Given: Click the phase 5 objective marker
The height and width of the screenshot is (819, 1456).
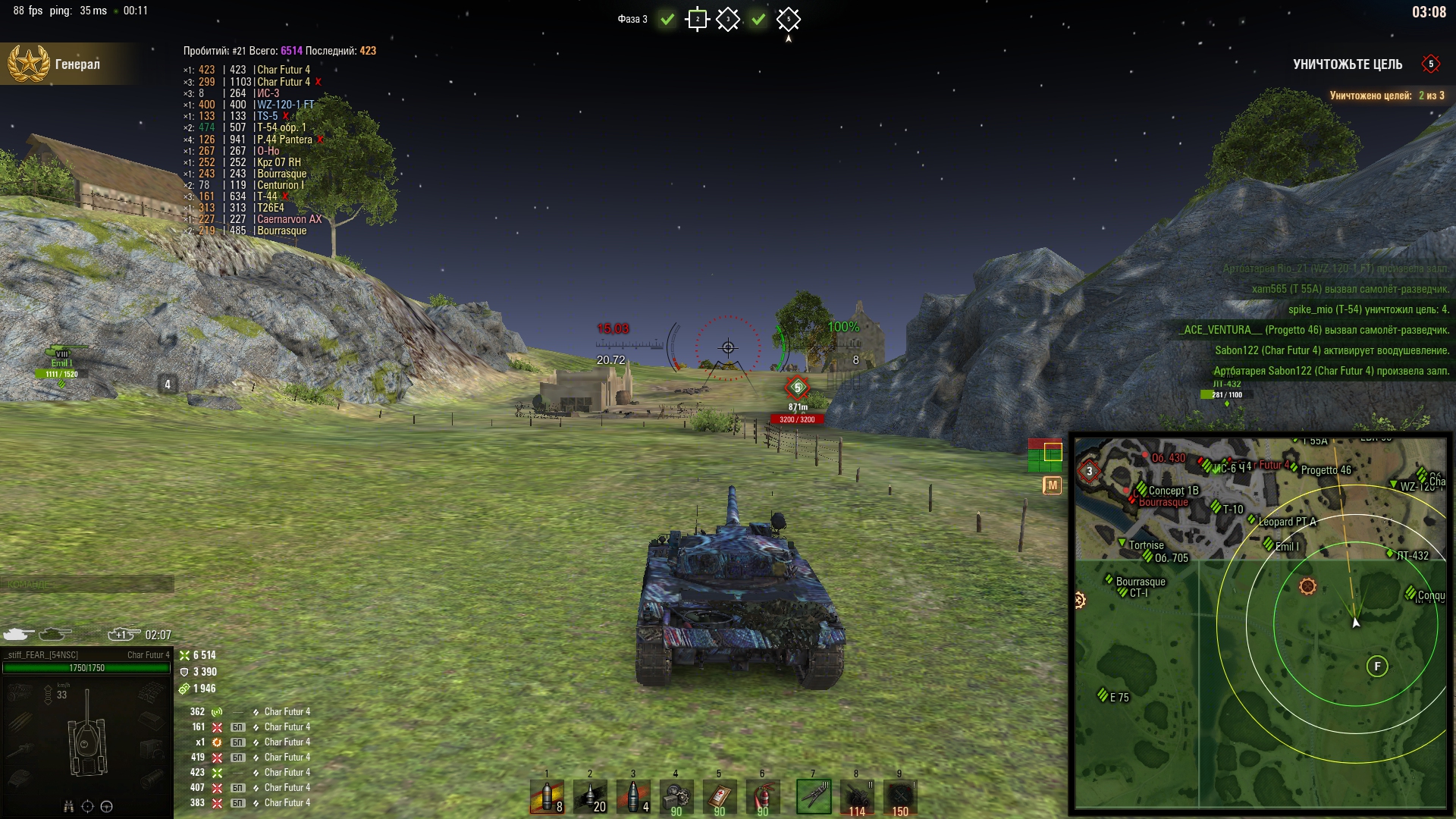Looking at the screenshot, I should 788,20.
